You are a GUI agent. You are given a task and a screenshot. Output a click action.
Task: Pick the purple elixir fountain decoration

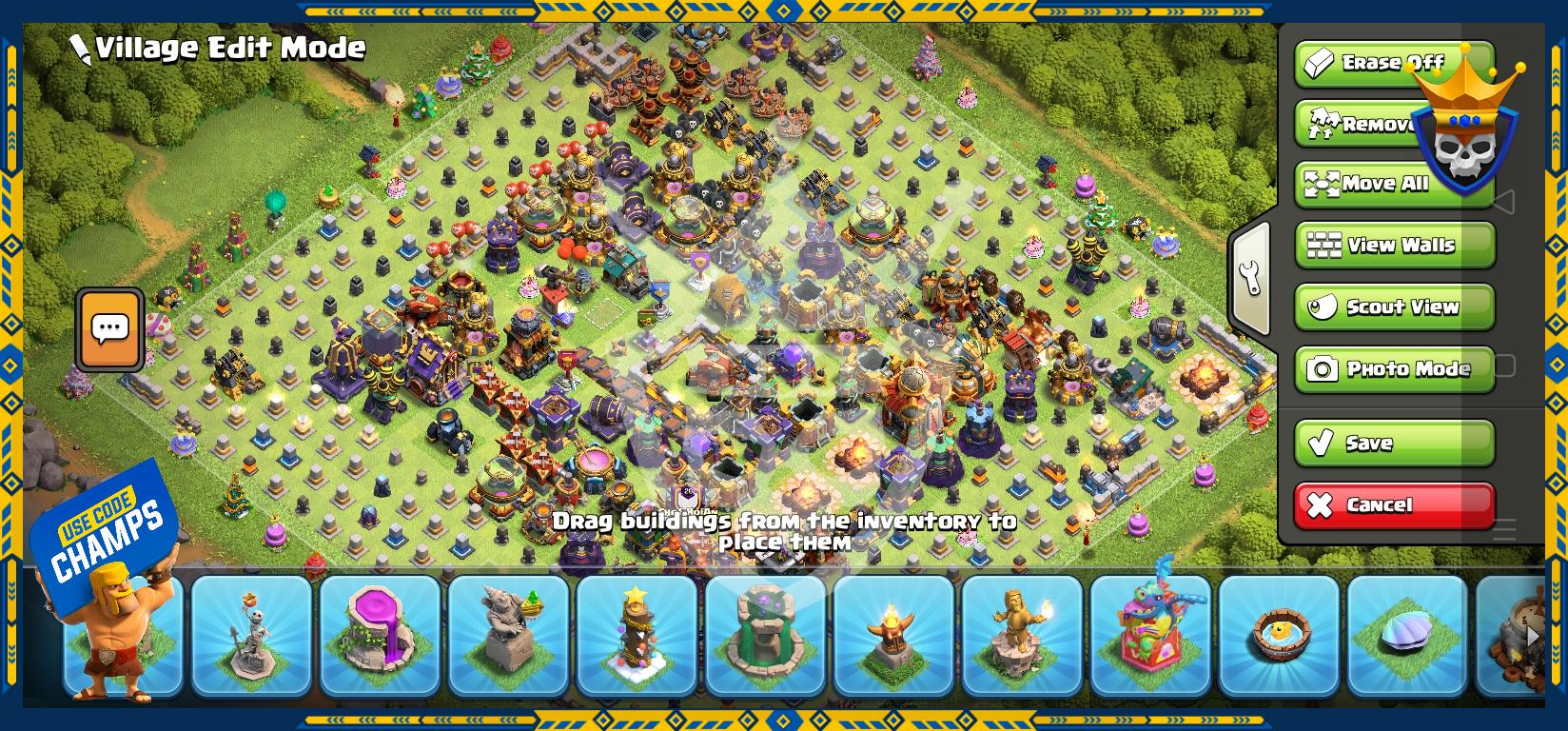pyautogui.click(x=381, y=635)
